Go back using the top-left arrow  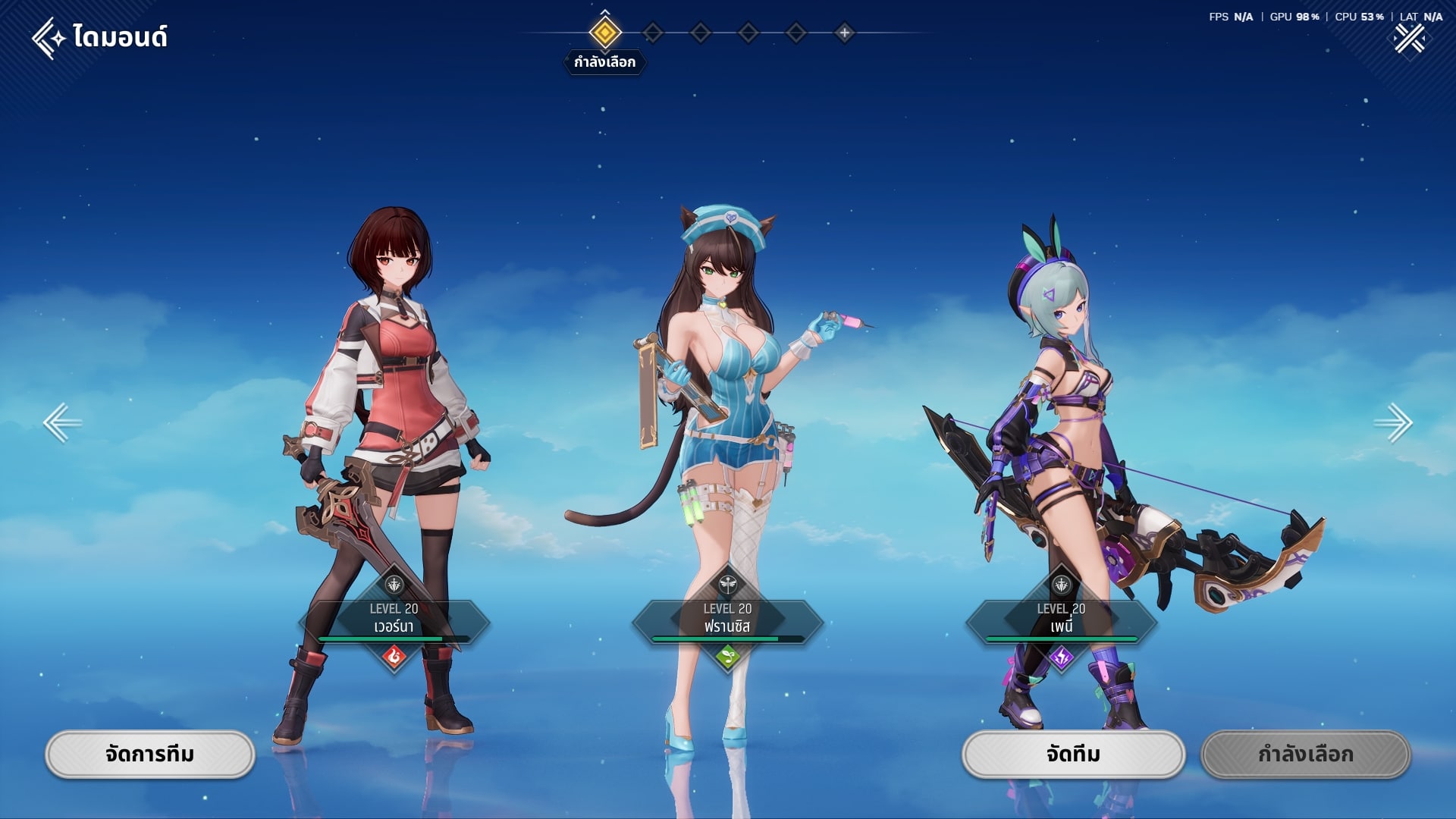(x=48, y=38)
